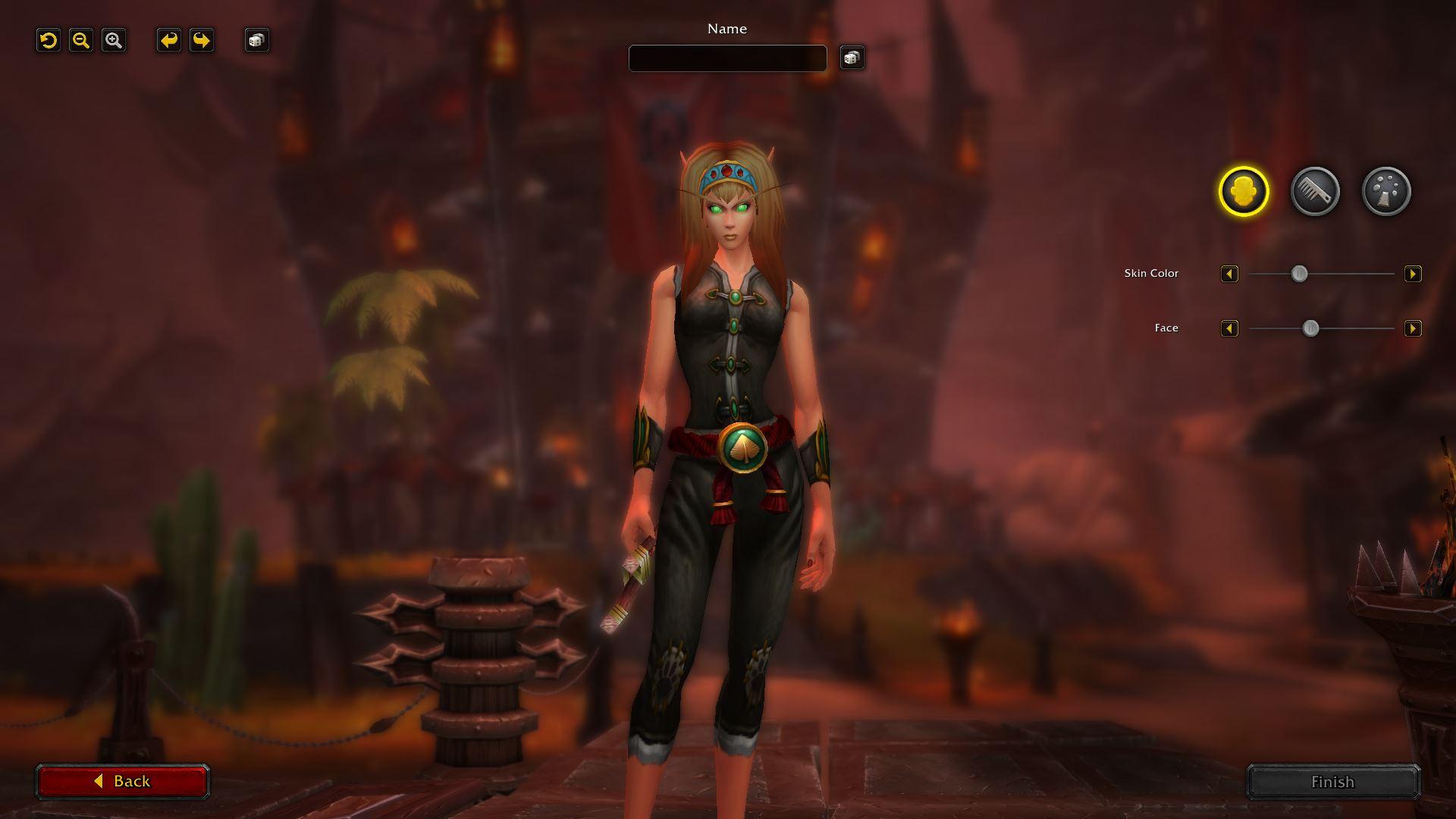Screen dimensions: 1456x819
Task: Select the next Face option
Action: coord(1413,328)
